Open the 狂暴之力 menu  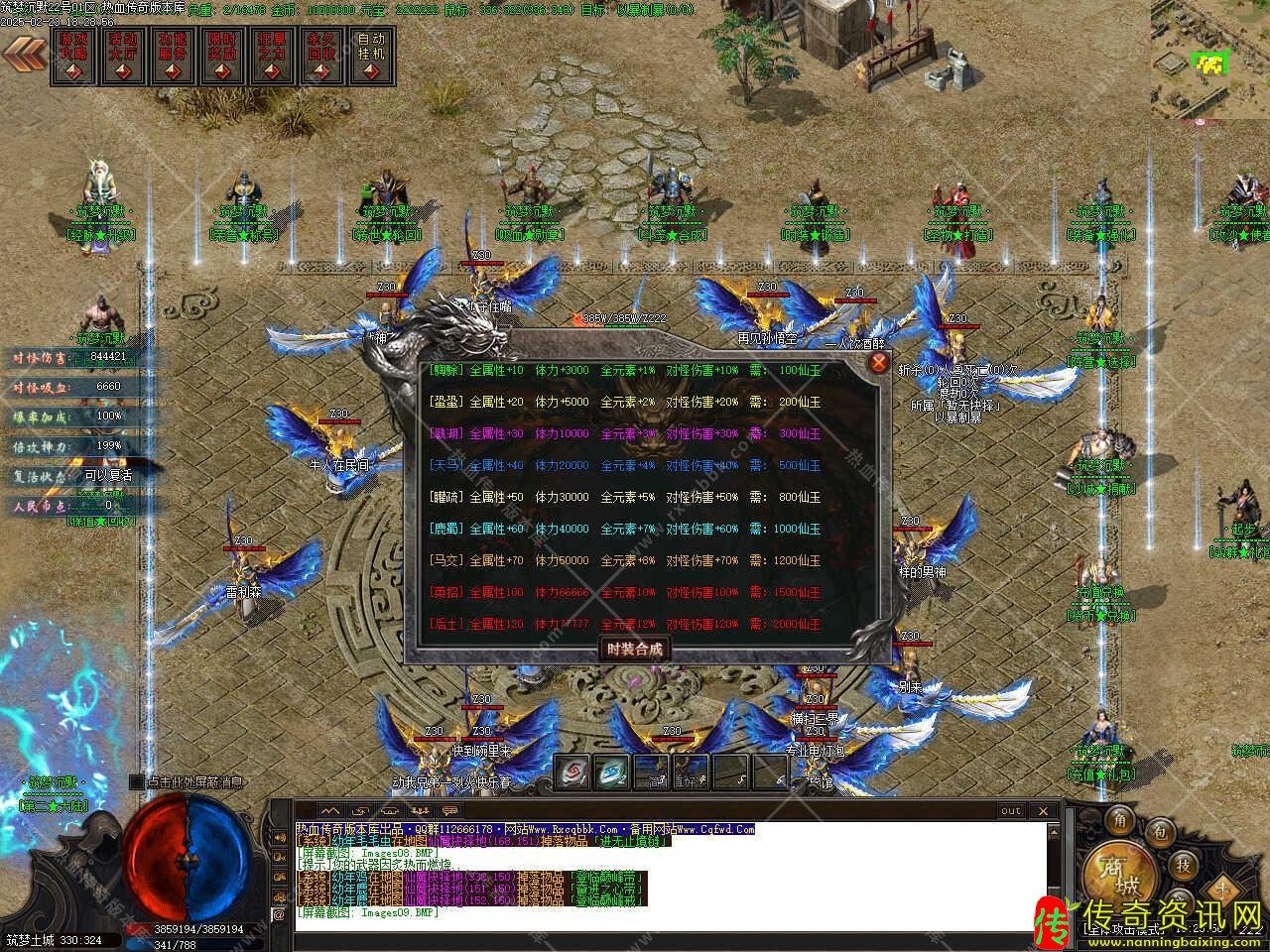point(272,56)
